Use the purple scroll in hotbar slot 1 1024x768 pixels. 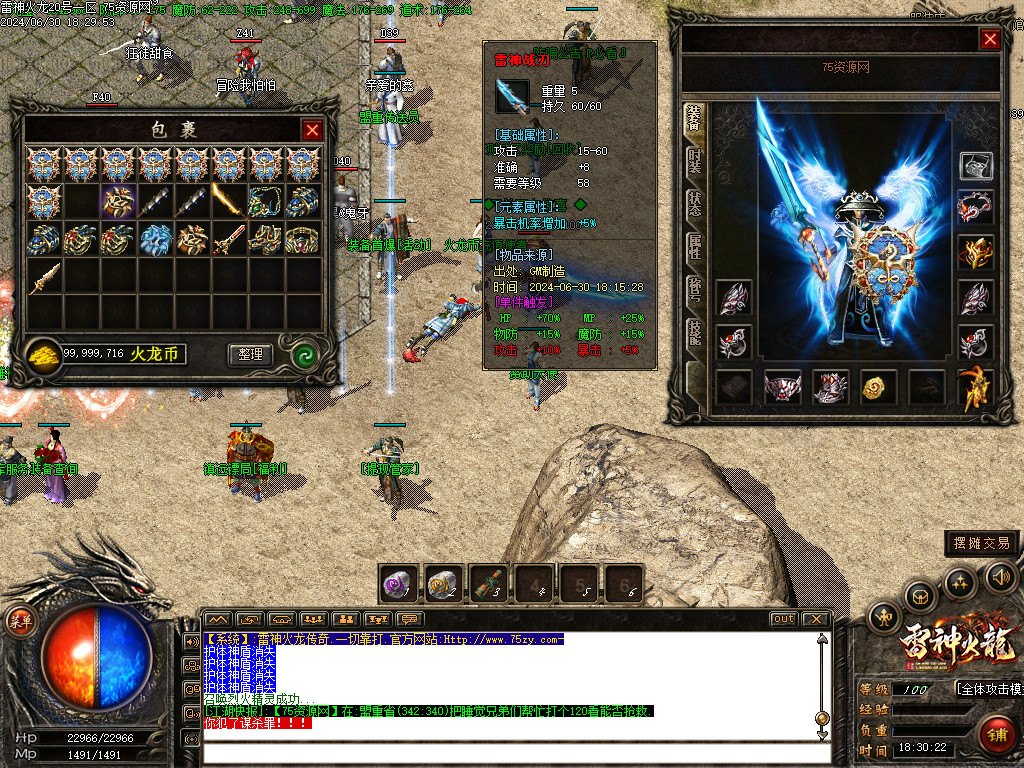(x=398, y=583)
